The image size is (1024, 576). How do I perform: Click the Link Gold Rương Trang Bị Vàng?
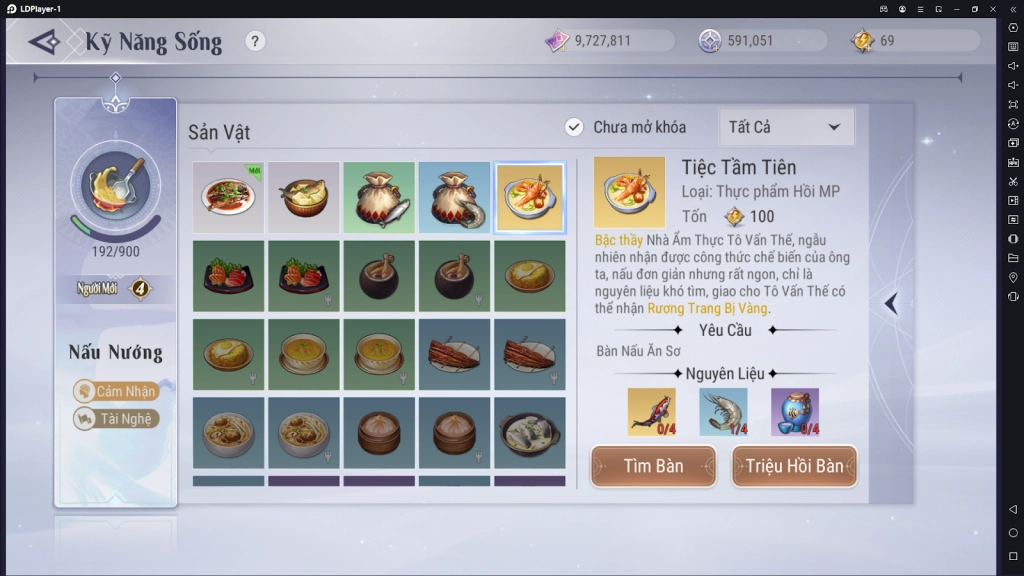click(707, 308)
